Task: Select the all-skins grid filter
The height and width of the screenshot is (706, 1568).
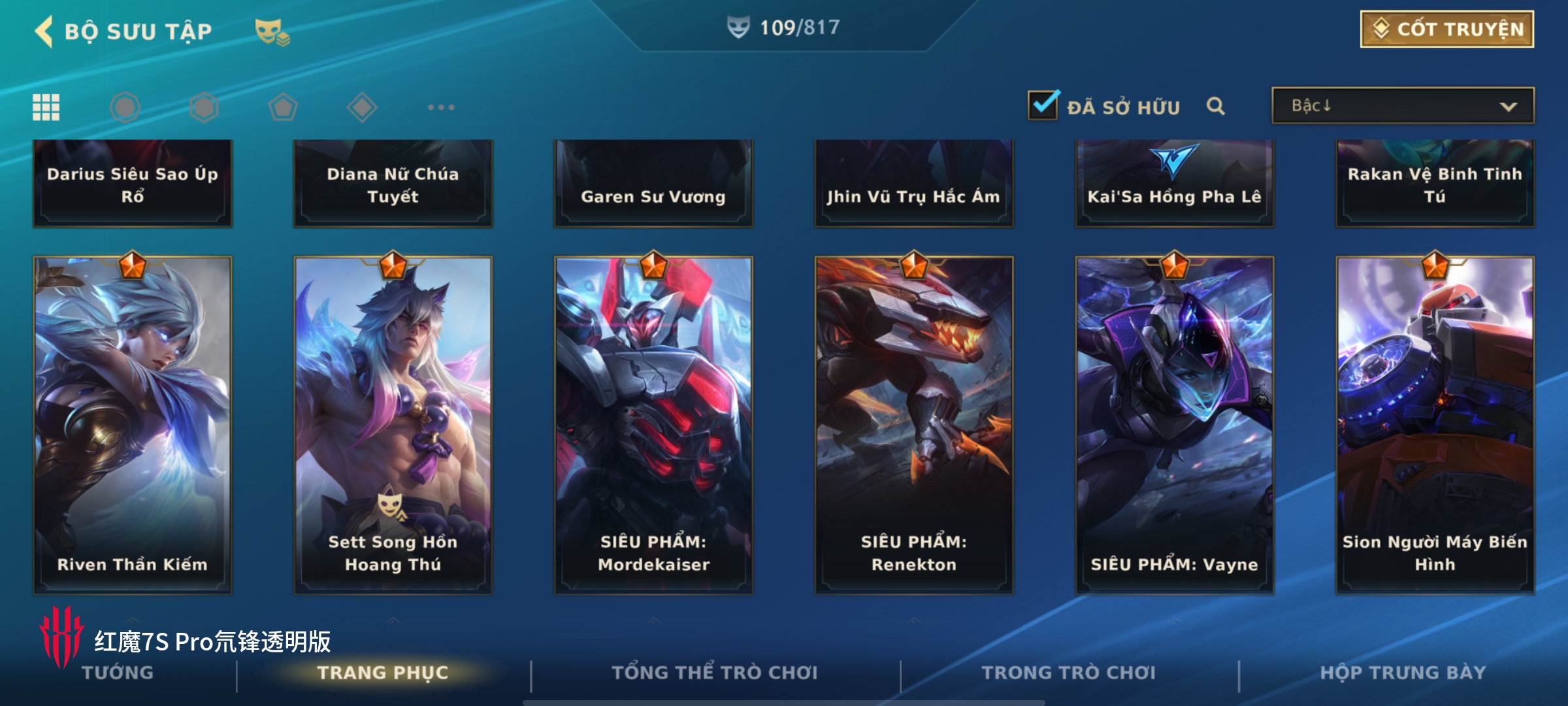Action: click(x=46, y=107)
